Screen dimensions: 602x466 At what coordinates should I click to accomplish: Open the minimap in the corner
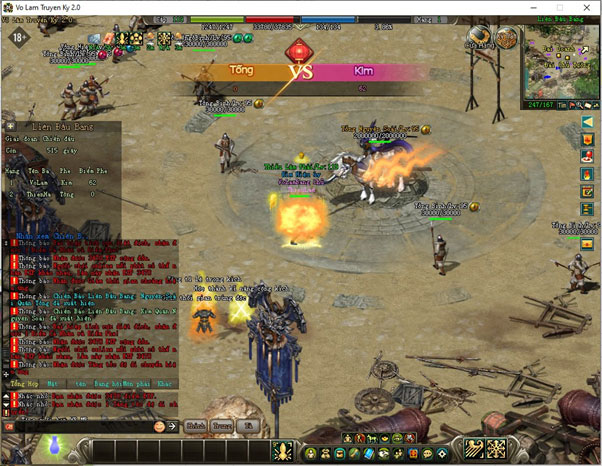click(559, 62)
